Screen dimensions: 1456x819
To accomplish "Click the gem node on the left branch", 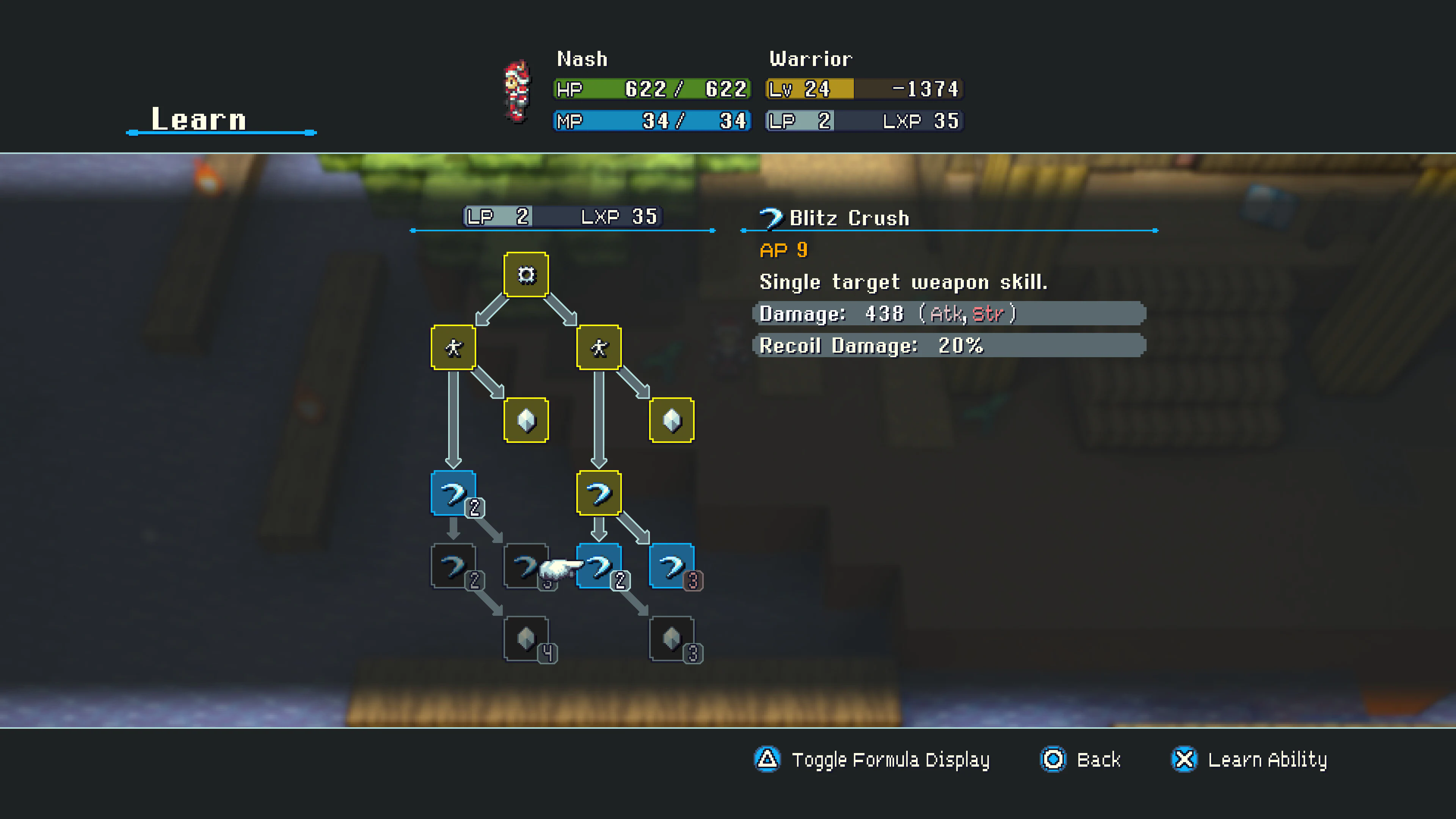I will [526, 421].
